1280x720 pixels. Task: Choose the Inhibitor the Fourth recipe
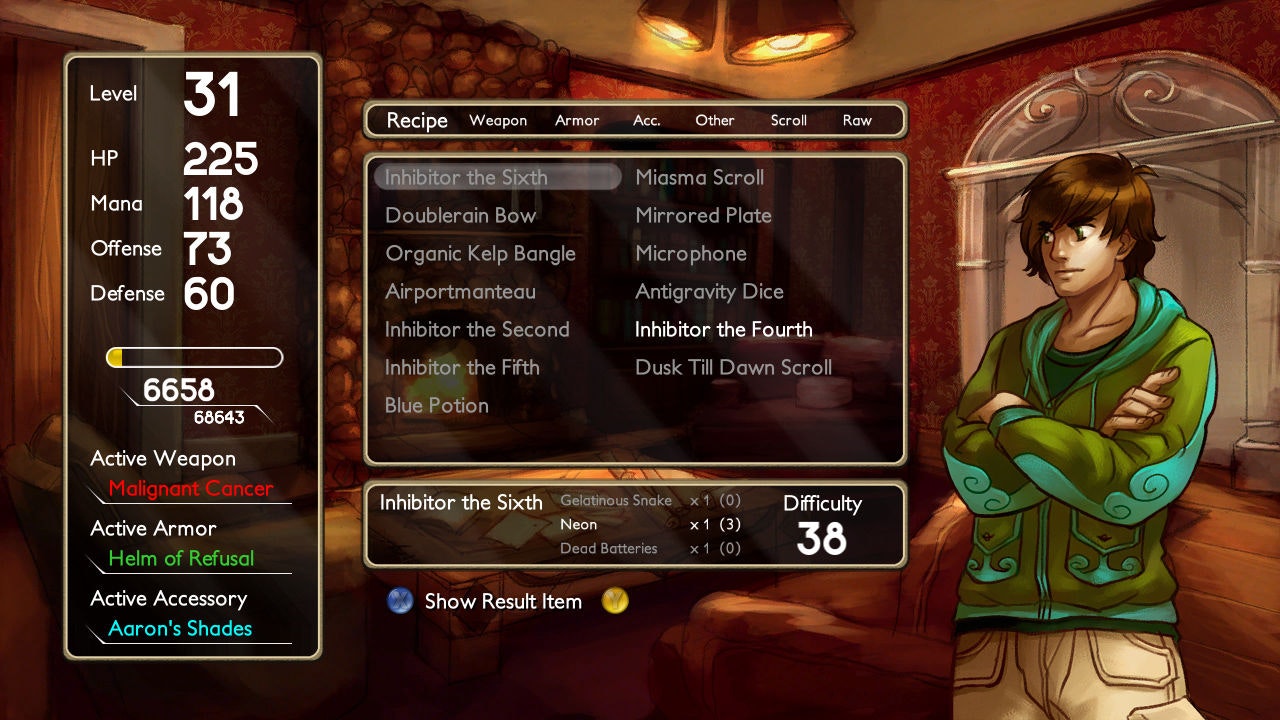[723, 330]
